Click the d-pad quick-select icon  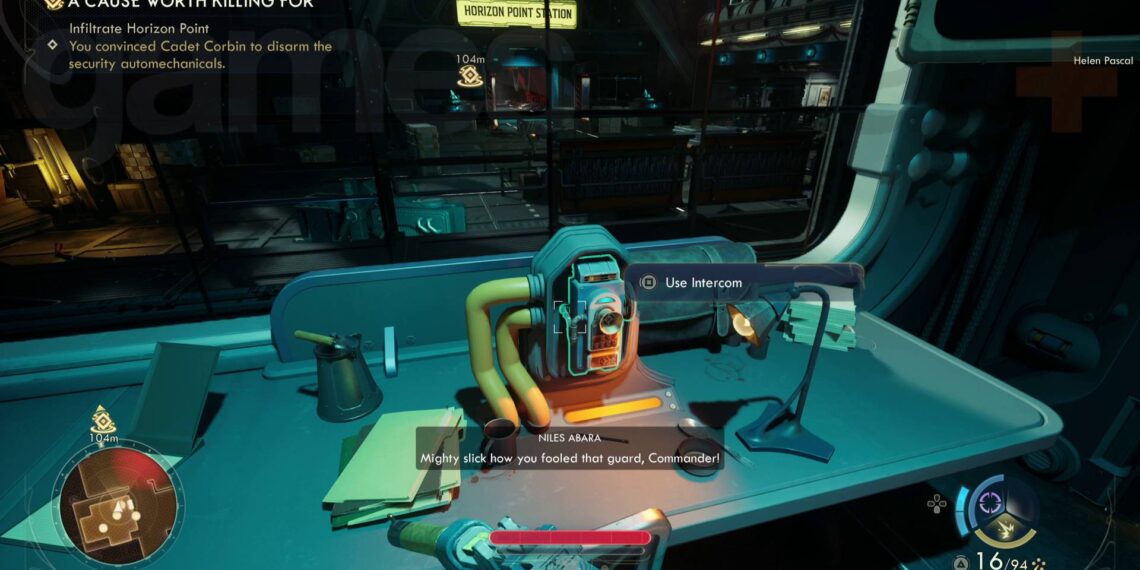tap(936, 504)
